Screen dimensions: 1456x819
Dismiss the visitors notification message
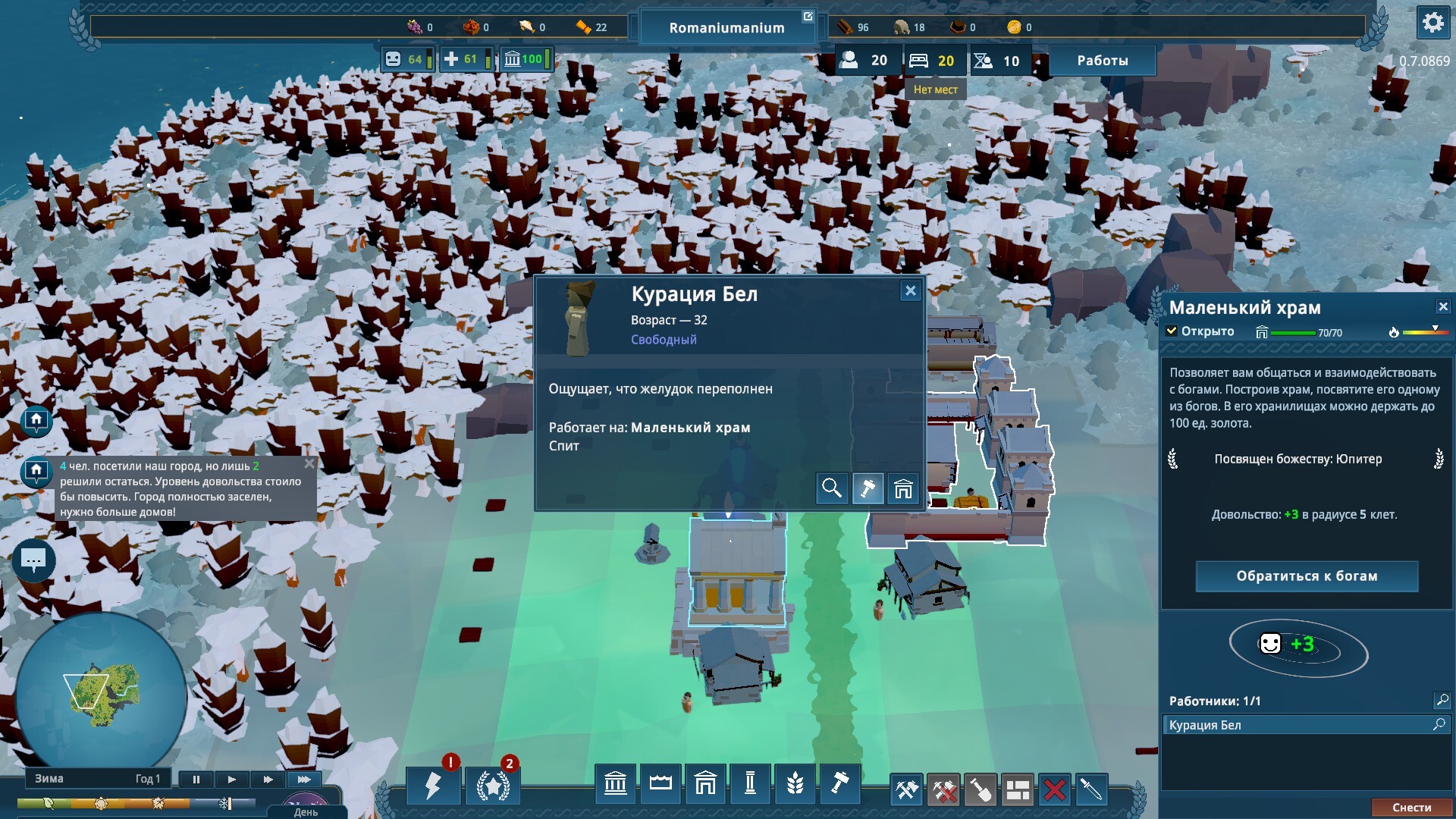(309, 464)
